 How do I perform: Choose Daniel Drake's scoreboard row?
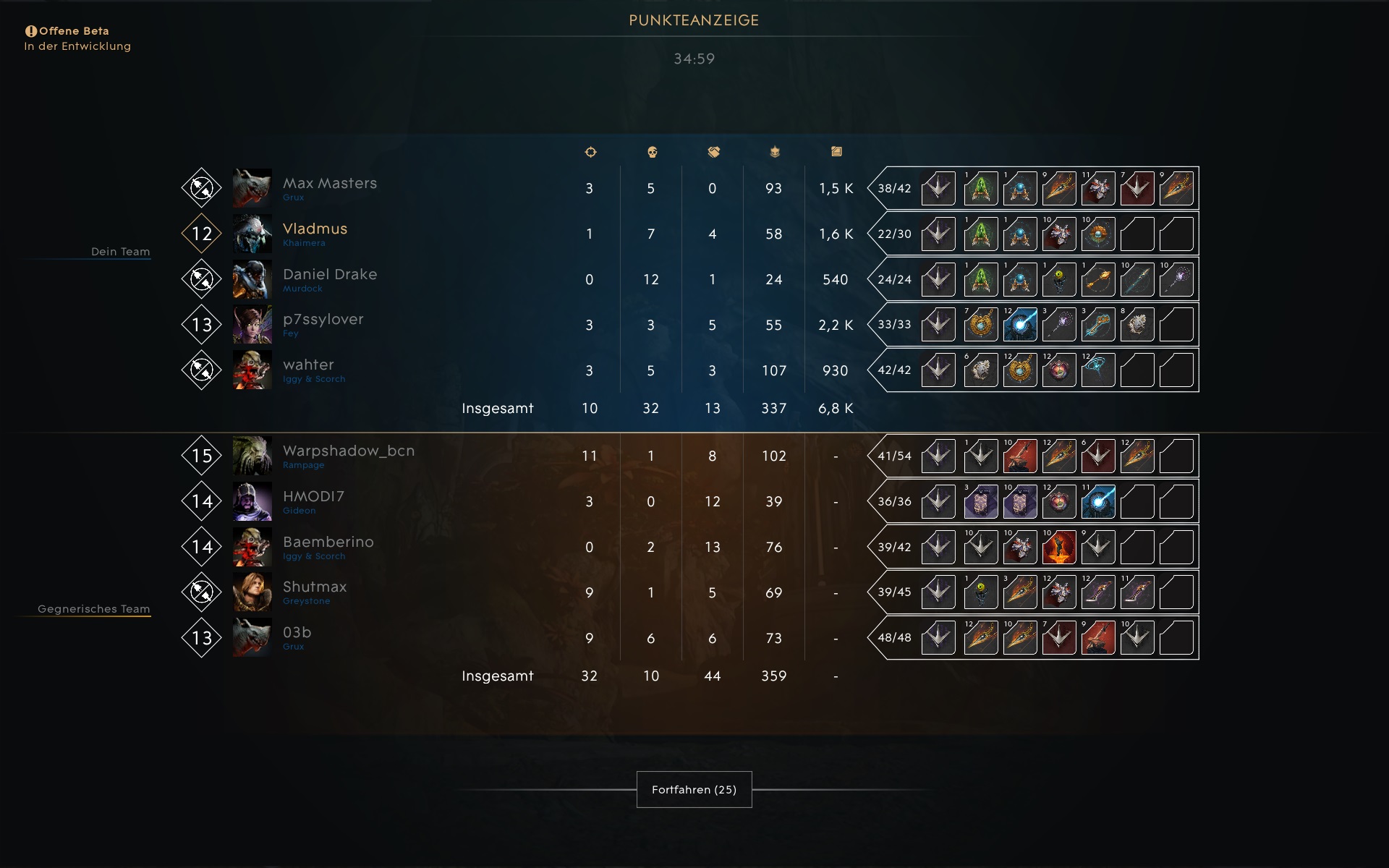(329, 275)
